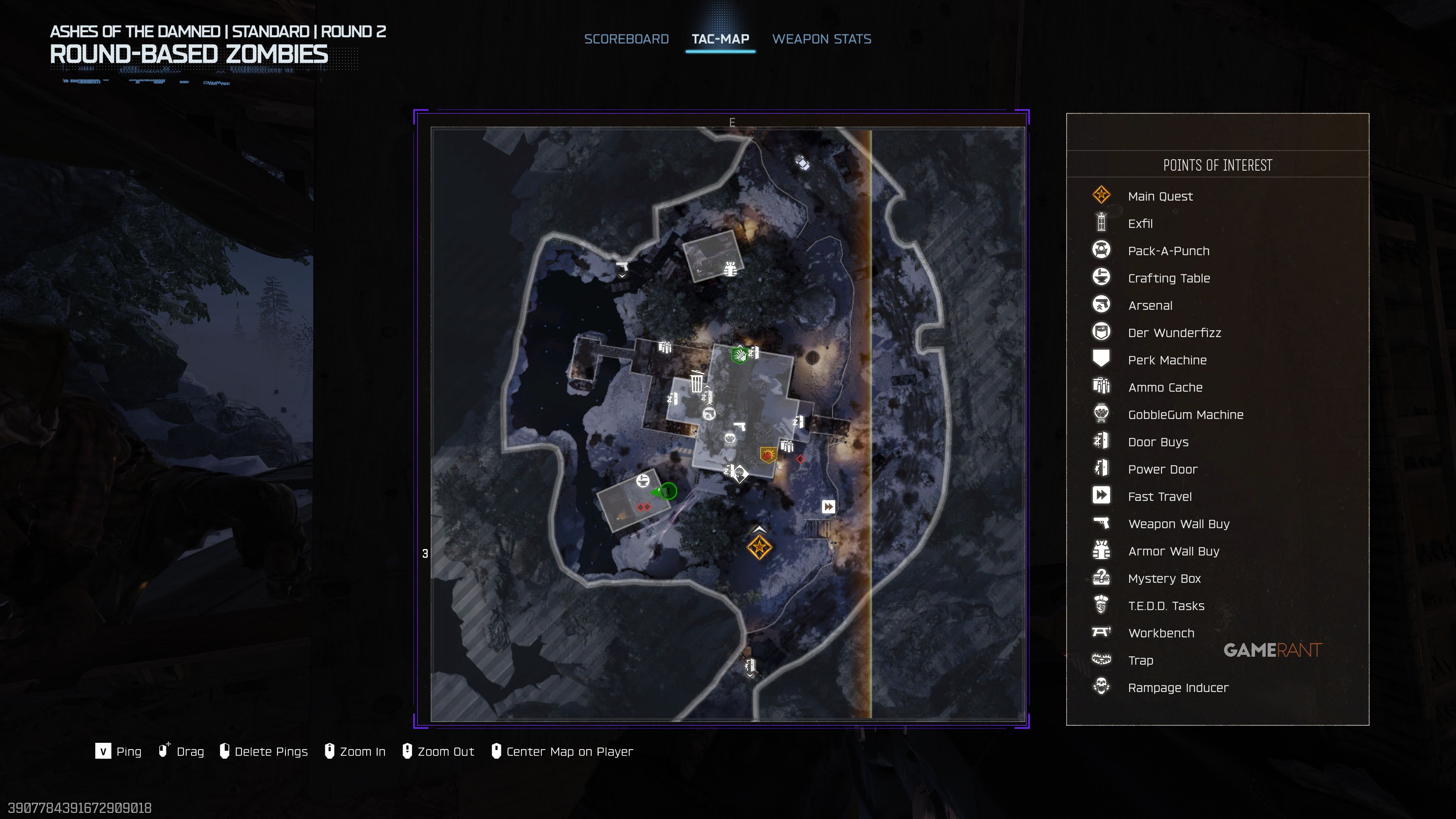The image size is (1456, 819).
Task: Open the Weapon Stats tab
Action: pos(821,39)
